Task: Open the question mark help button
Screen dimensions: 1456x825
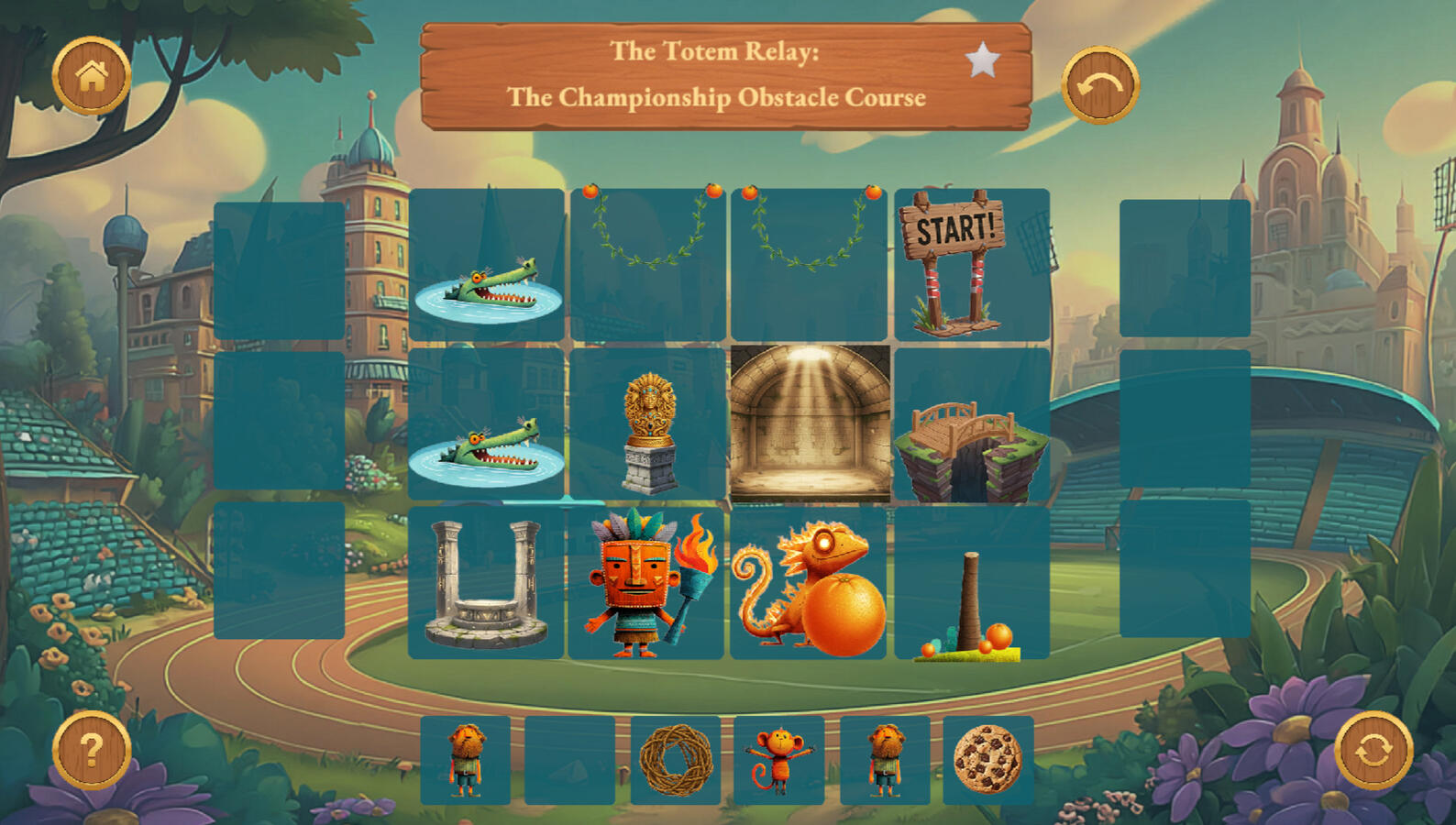Action: click(x=91, y=750)
